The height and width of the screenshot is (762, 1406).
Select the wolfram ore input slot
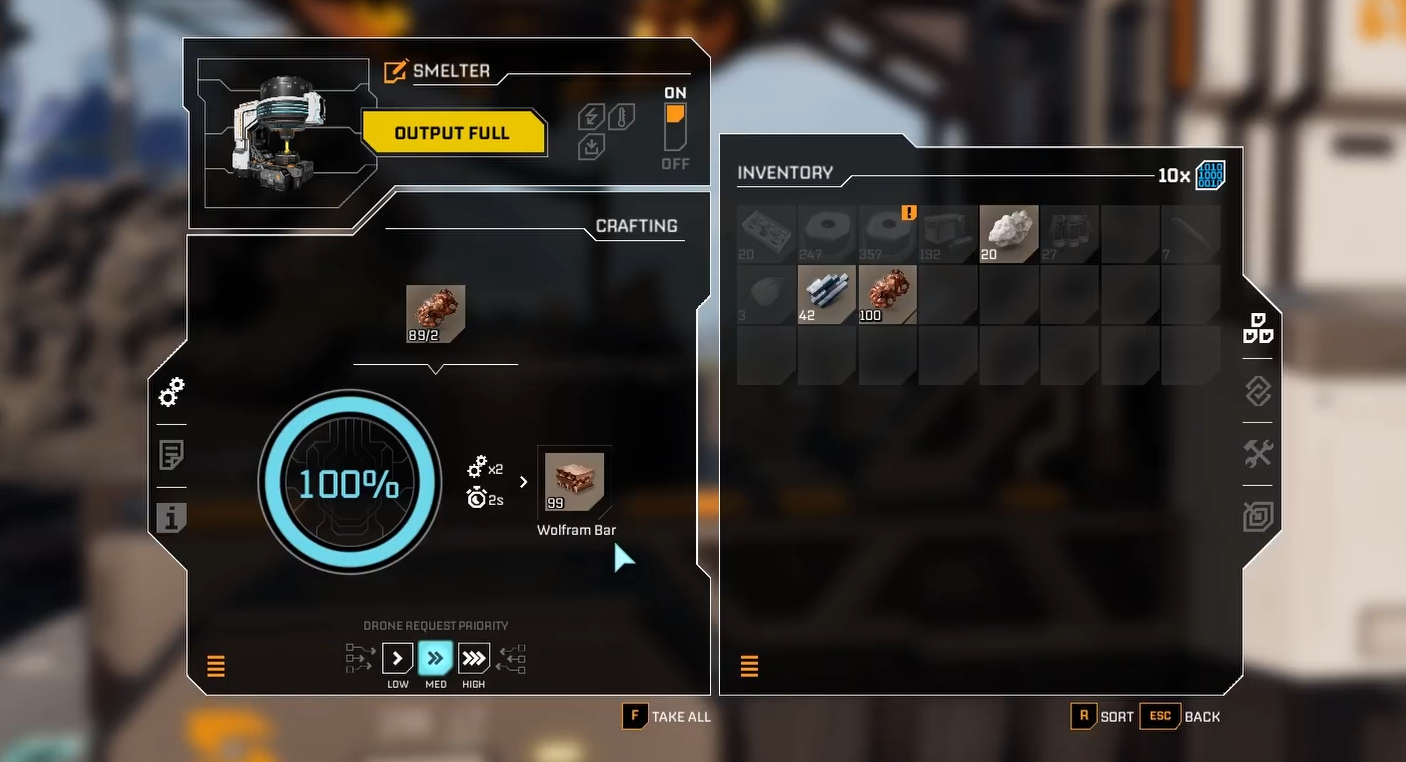pyautogui.click(x=435, y=314)
